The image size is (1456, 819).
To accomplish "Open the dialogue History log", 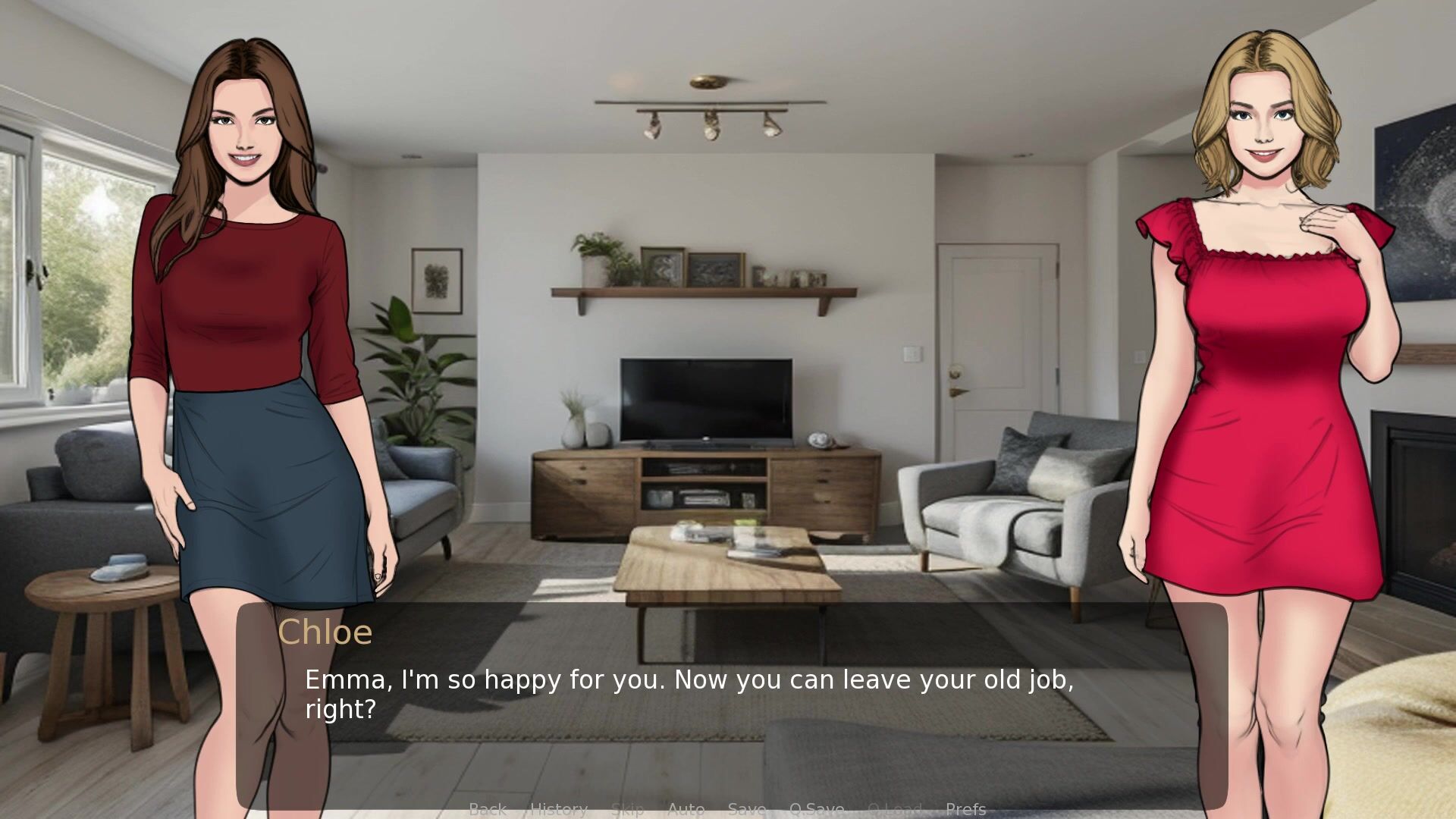I will [x=559, y=809].
